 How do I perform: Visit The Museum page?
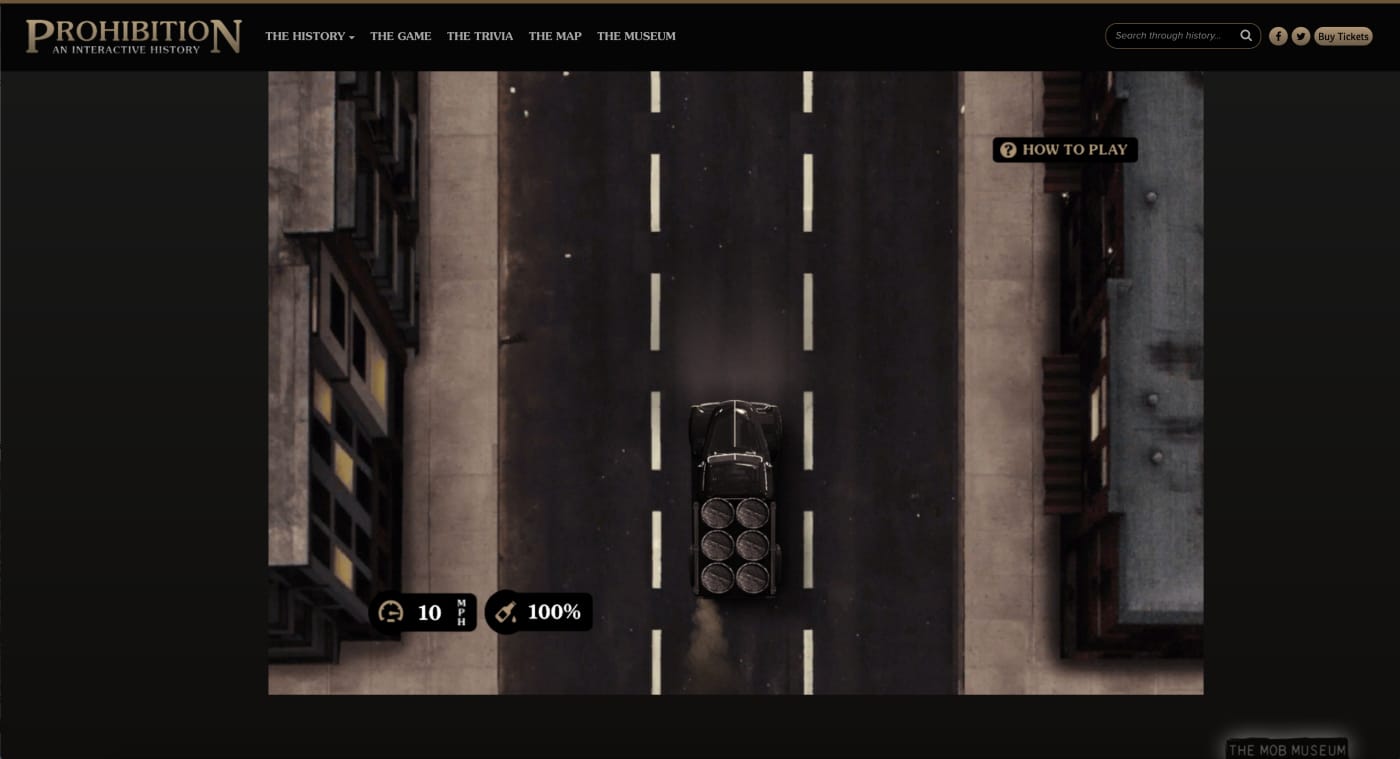pyautogui.click(x=636, y=36)
